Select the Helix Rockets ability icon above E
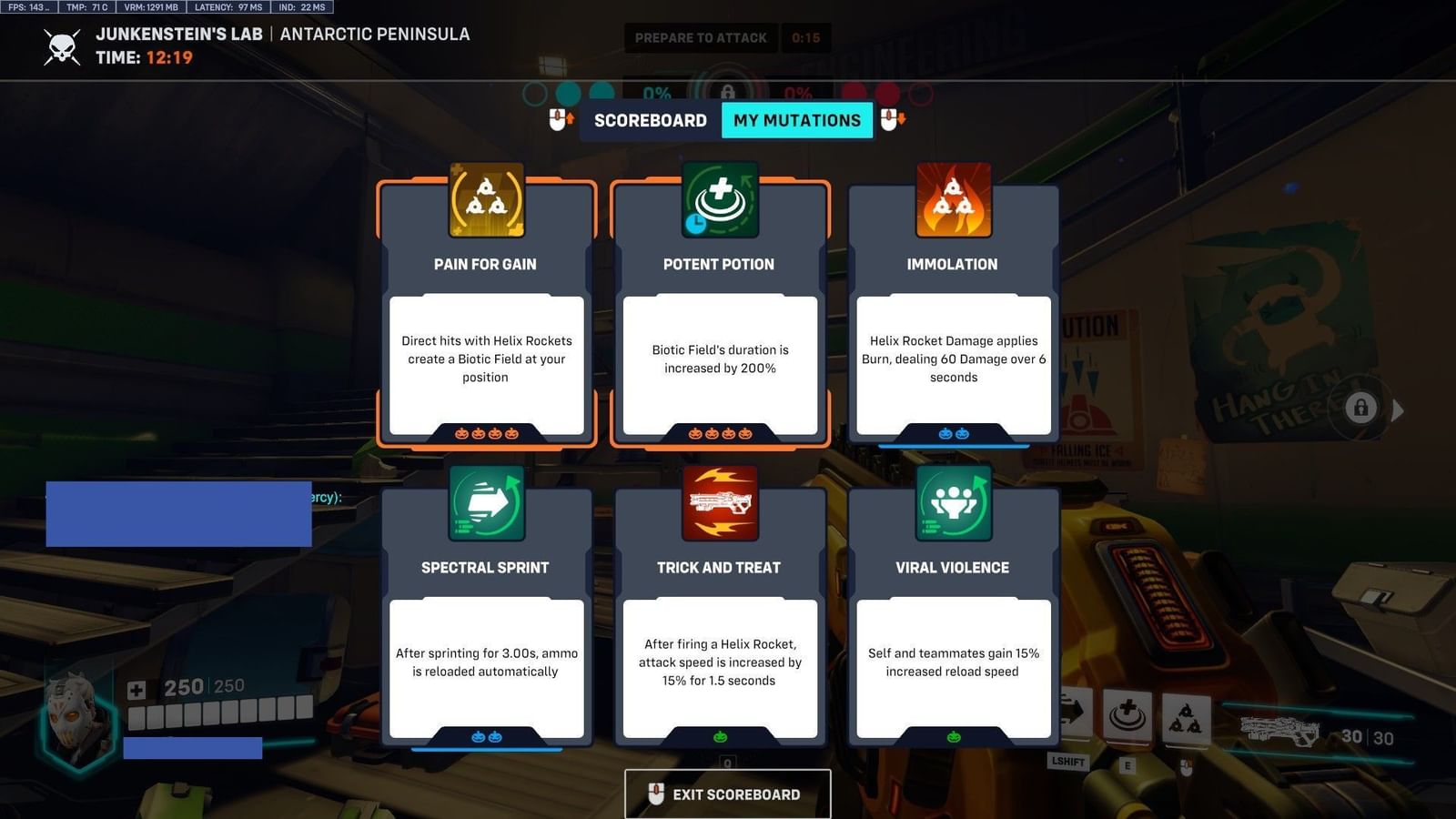 pos(1186,719)
